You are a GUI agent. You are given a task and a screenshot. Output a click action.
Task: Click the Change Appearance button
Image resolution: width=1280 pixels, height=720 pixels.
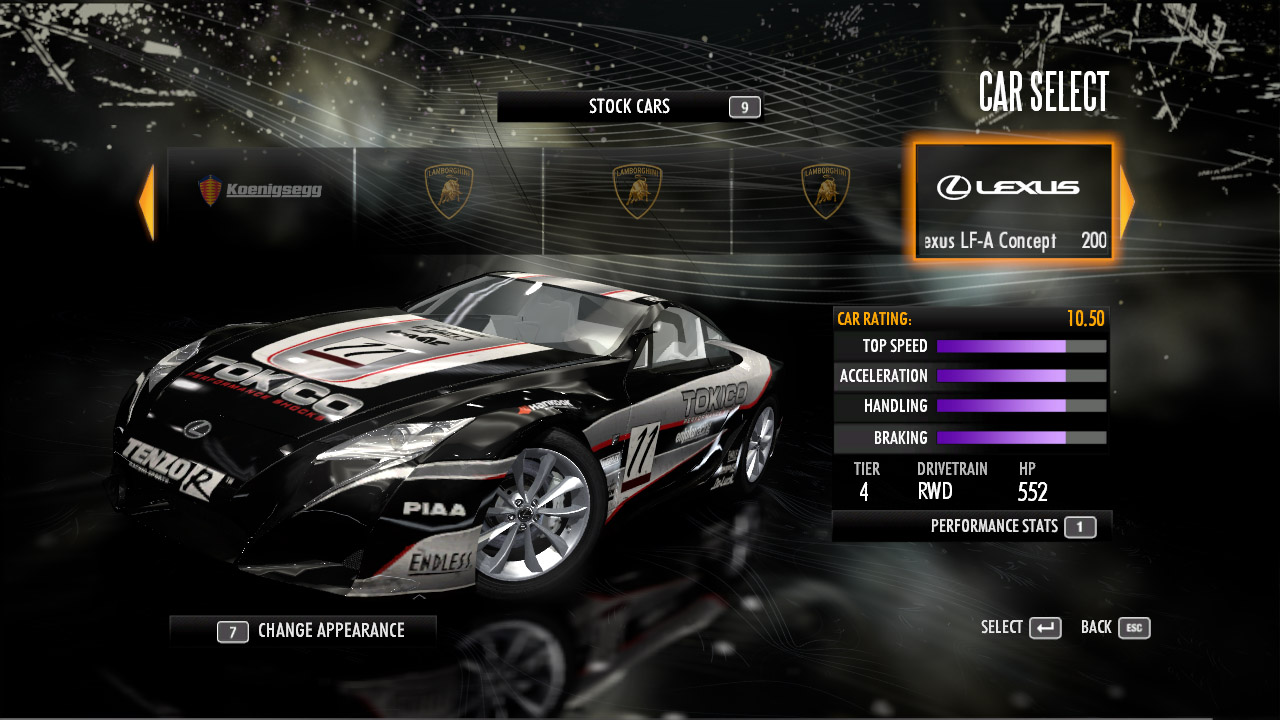pos(304,631)
